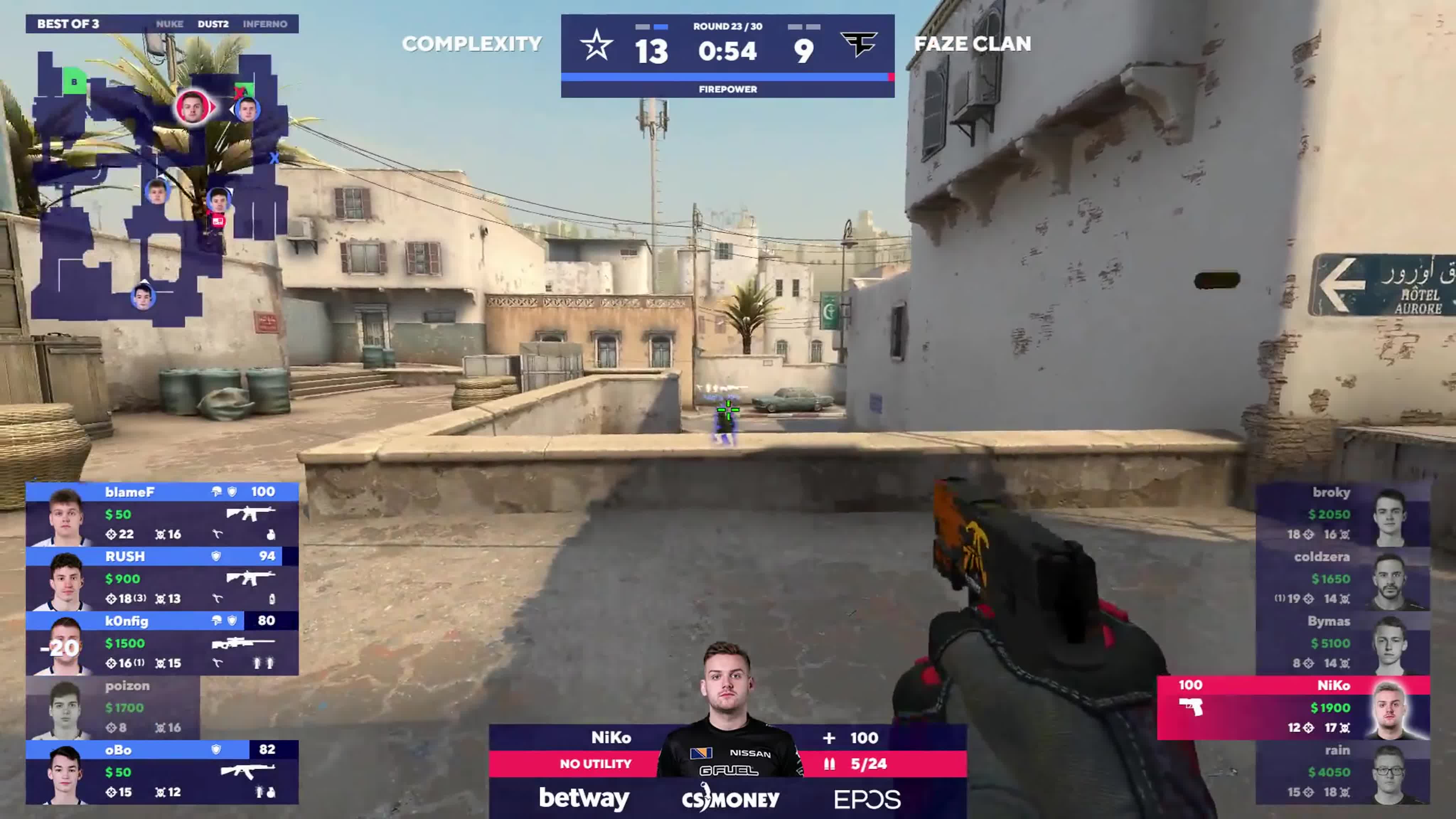The height and width of the screenshot is (819, 1456).
Task: Click the Dust2 radar minimap
Action: coord(158,187)
